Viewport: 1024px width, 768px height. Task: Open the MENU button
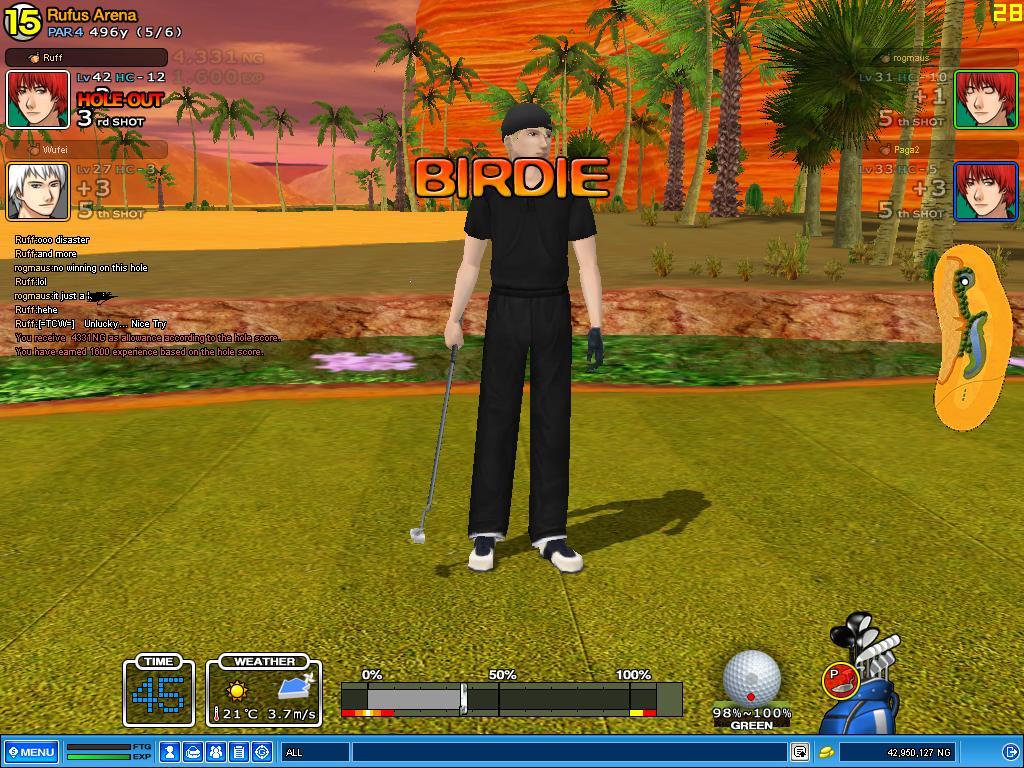click(x=31, y=752)
